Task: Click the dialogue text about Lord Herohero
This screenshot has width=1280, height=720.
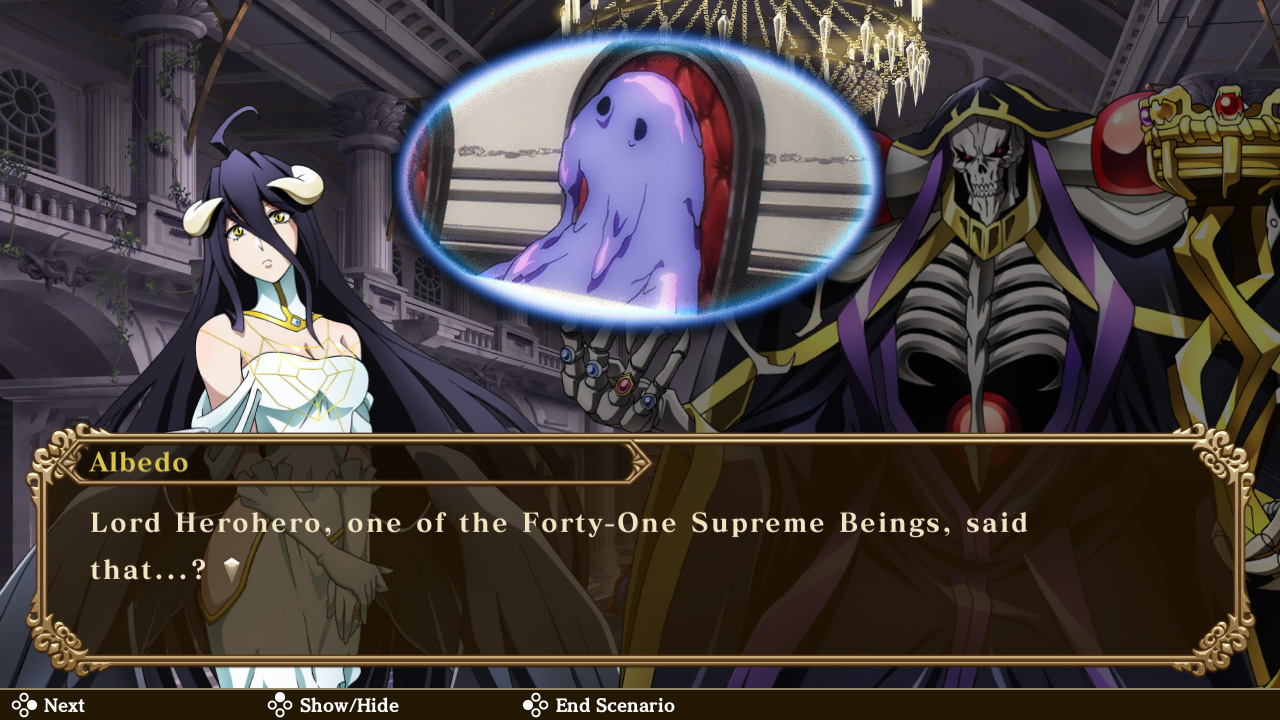Action: (560, 523)
